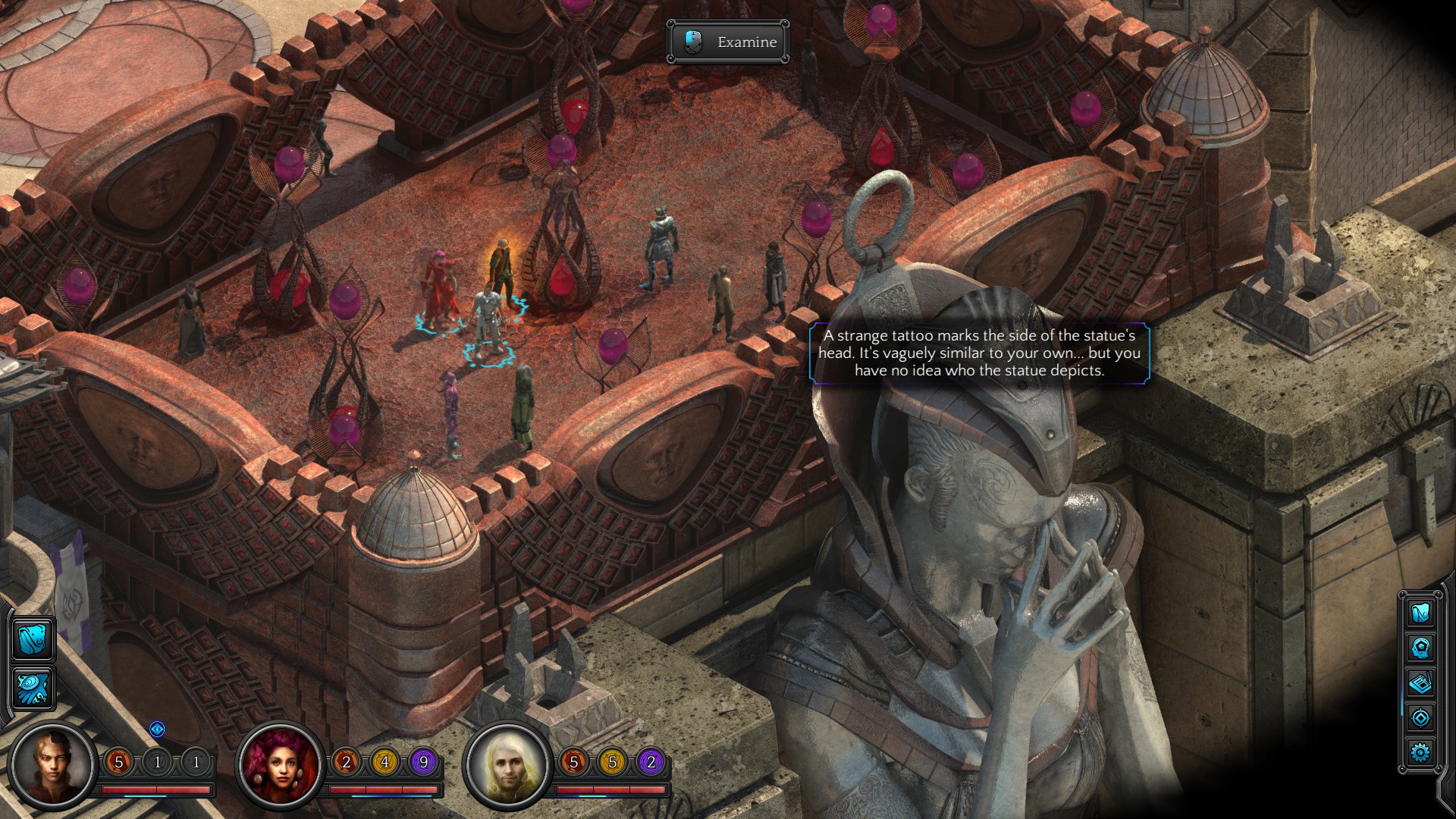1456x819 pixels.
Task: Open the gear settings menu
Action: click(x=1420, y=752)
